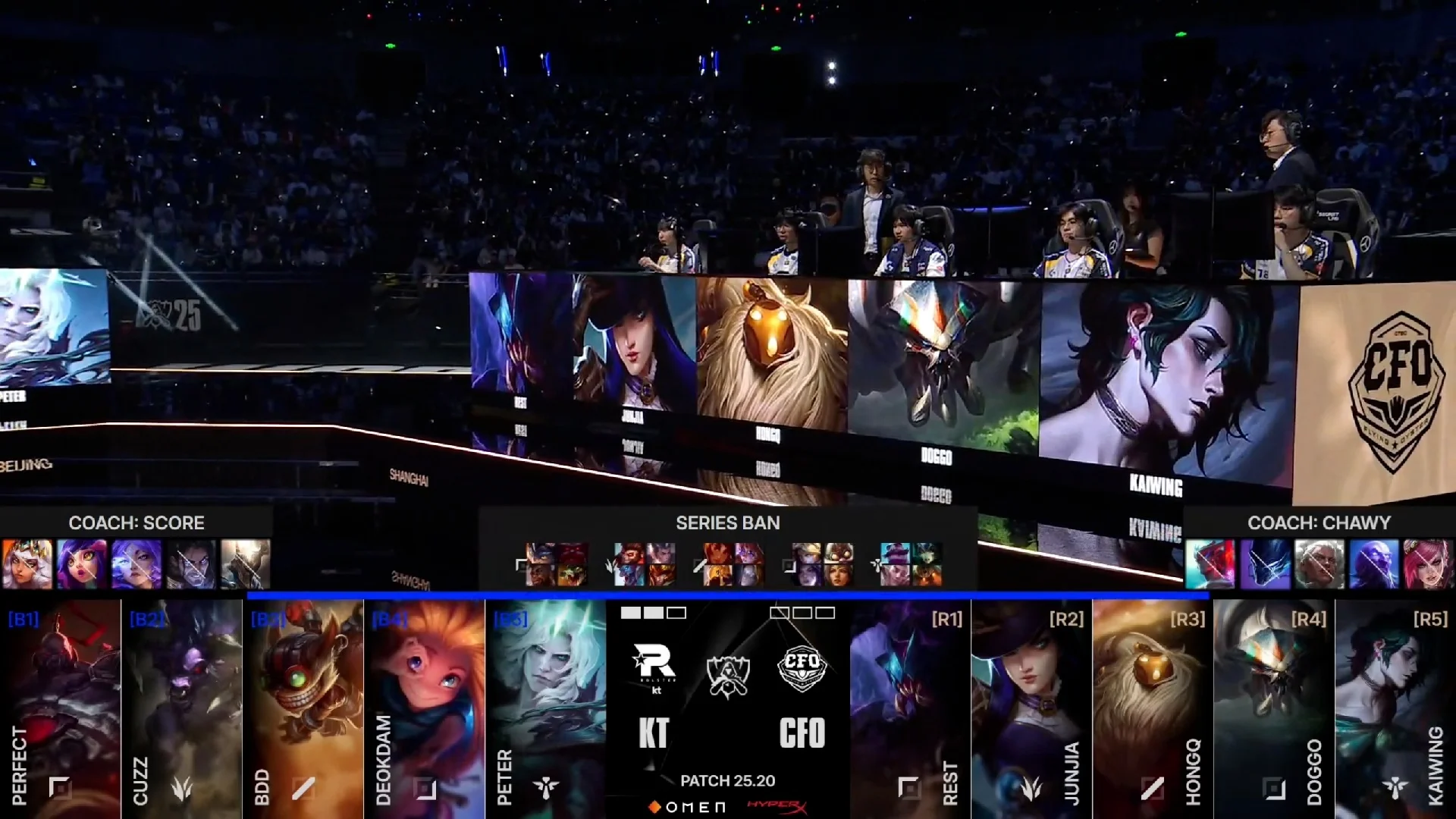
Task: Choose HONGQ's Bard pick card
Action: coord(1153,709)
